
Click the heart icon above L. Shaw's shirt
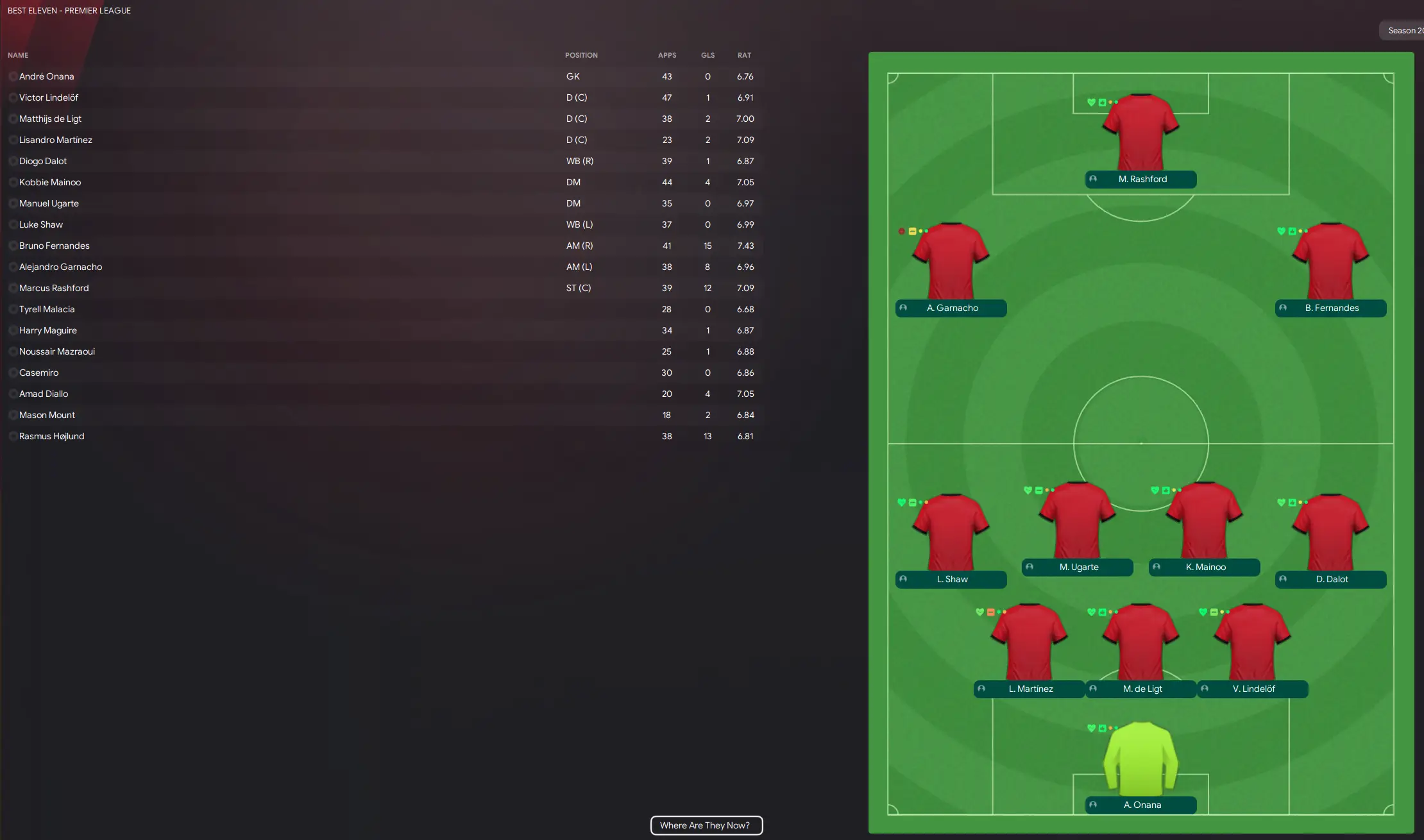click(x=901, y=502)
